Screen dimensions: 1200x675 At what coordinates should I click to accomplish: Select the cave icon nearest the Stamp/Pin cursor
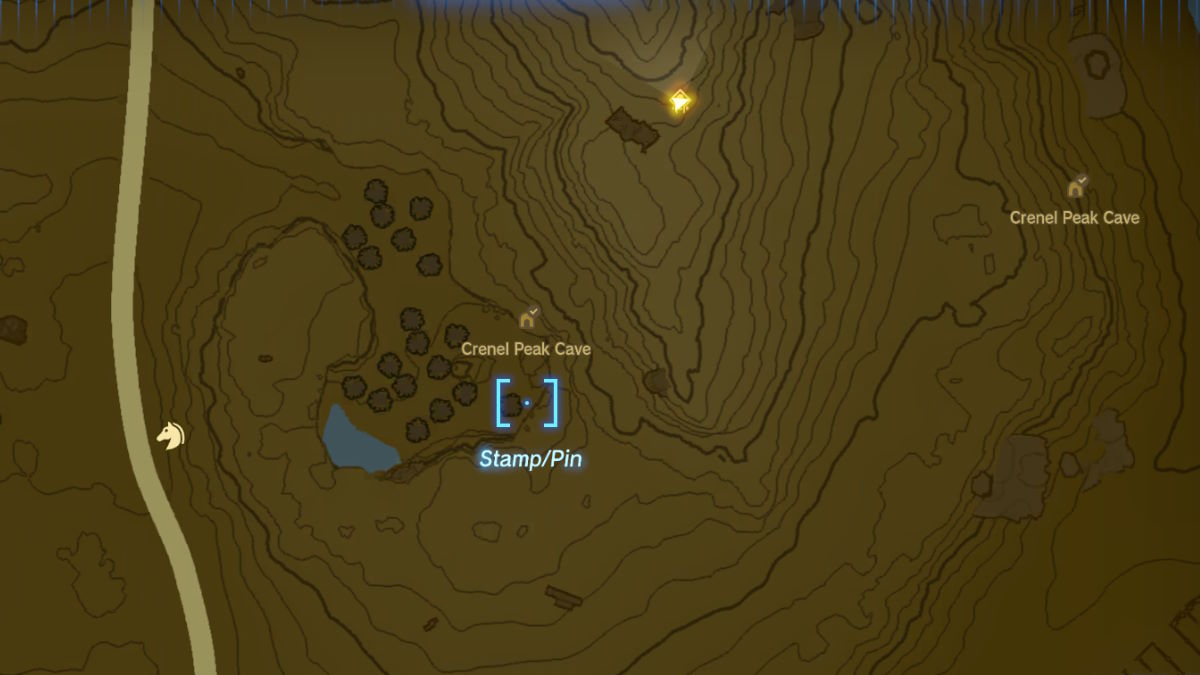[527, 320]
